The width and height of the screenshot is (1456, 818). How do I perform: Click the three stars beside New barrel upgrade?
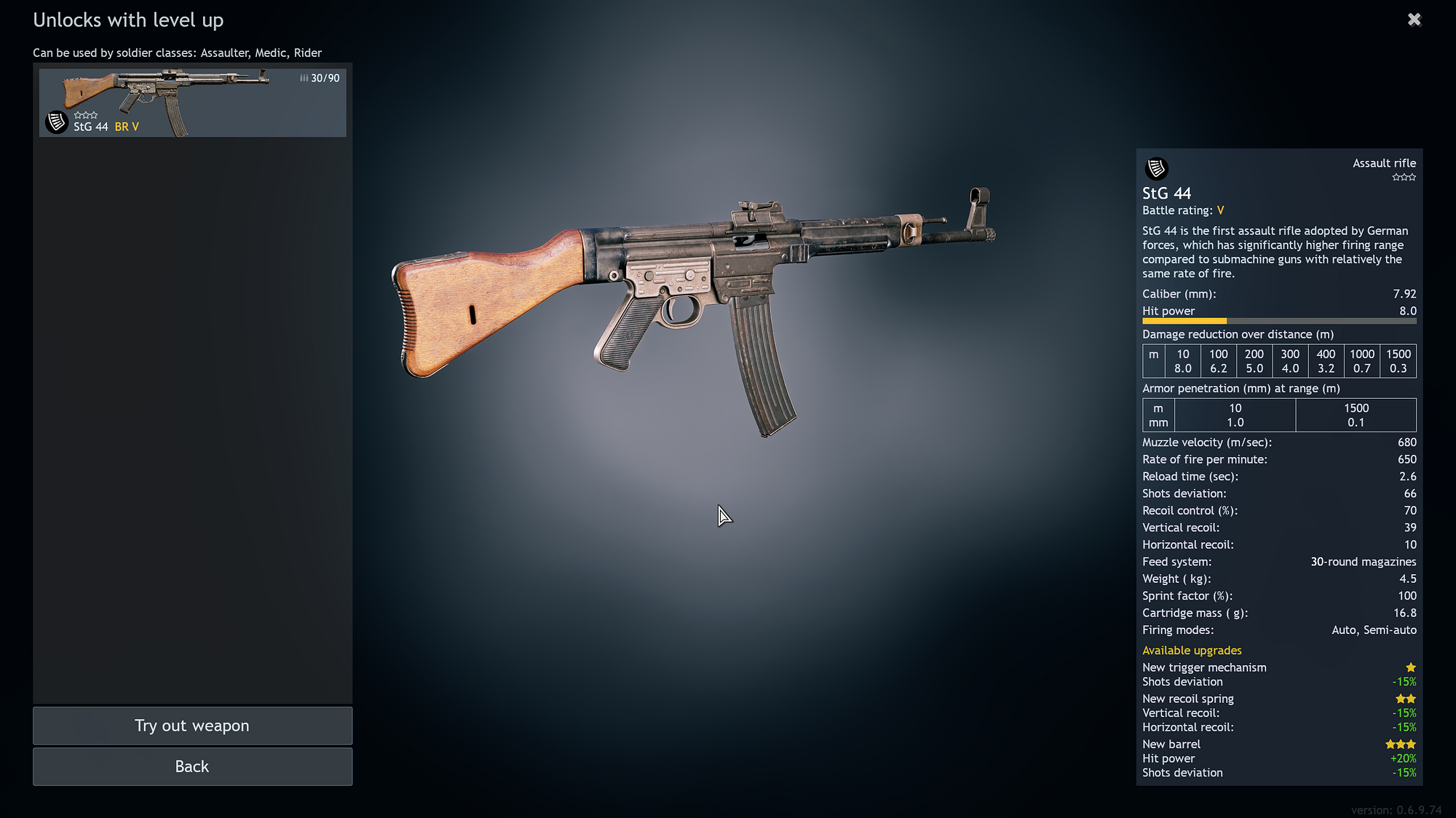(1400, 744)
